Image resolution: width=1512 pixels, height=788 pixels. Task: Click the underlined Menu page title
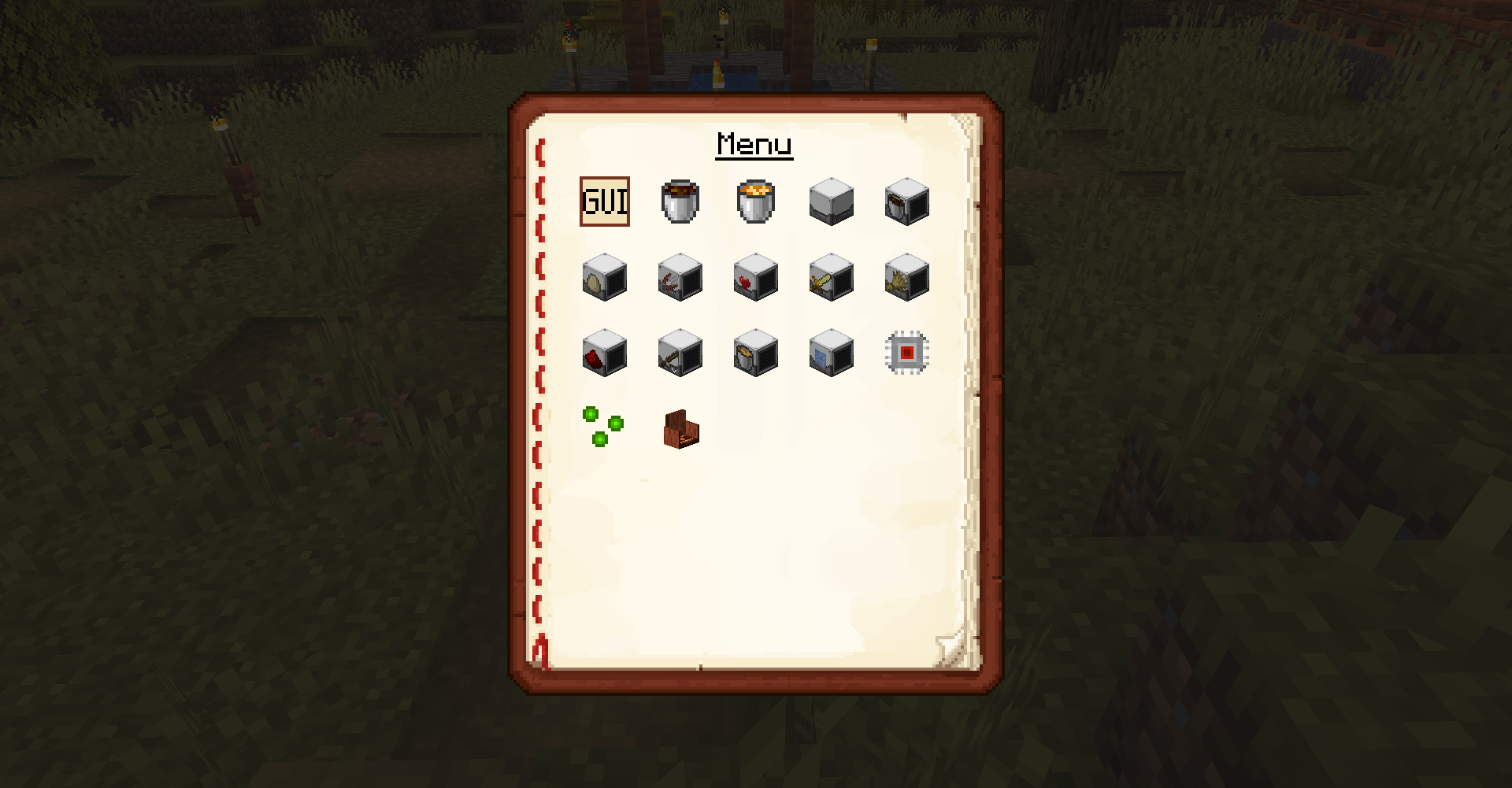(x=754, y=144)
